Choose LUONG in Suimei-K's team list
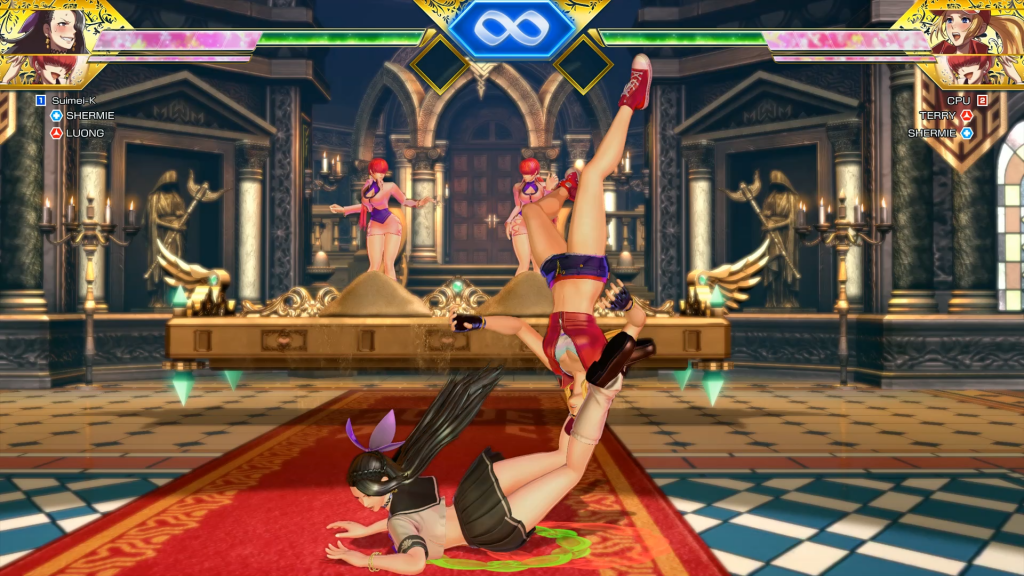The width and height of the screenshot is (1024, 576). [85, 132]
